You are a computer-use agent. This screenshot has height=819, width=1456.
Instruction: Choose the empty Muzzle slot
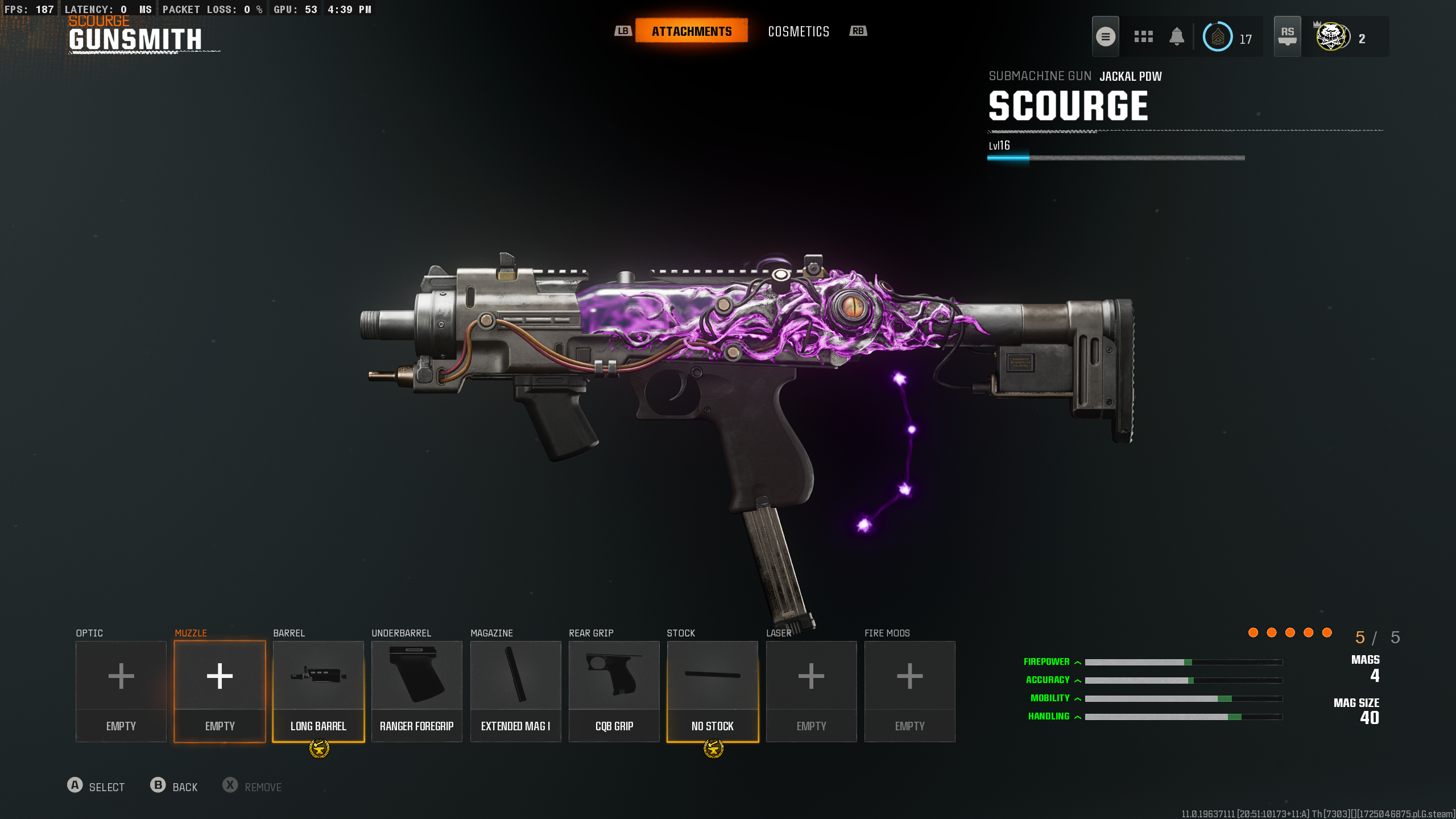point(220,690)
